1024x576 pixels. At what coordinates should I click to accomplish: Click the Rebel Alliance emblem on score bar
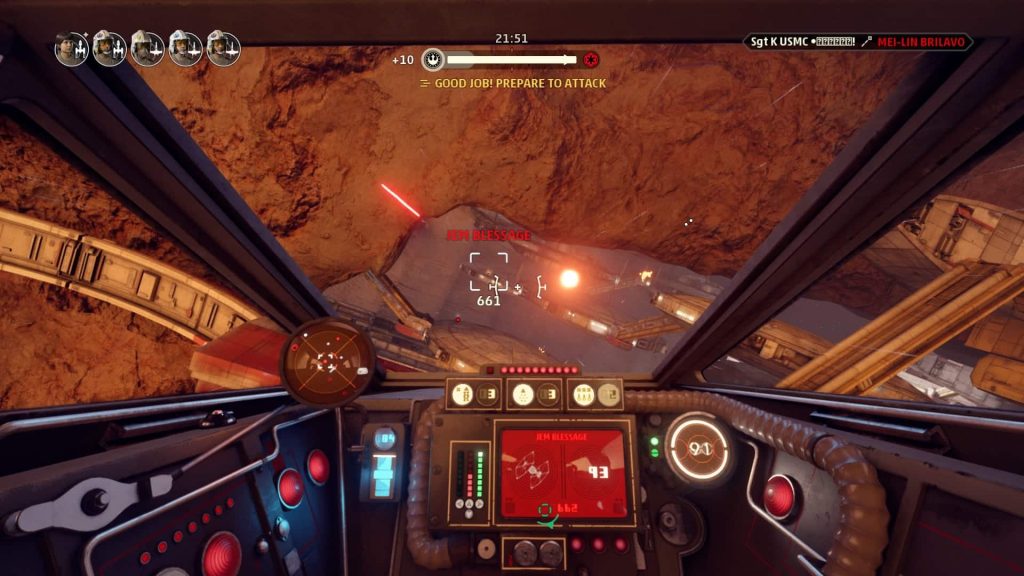[433, 59]
